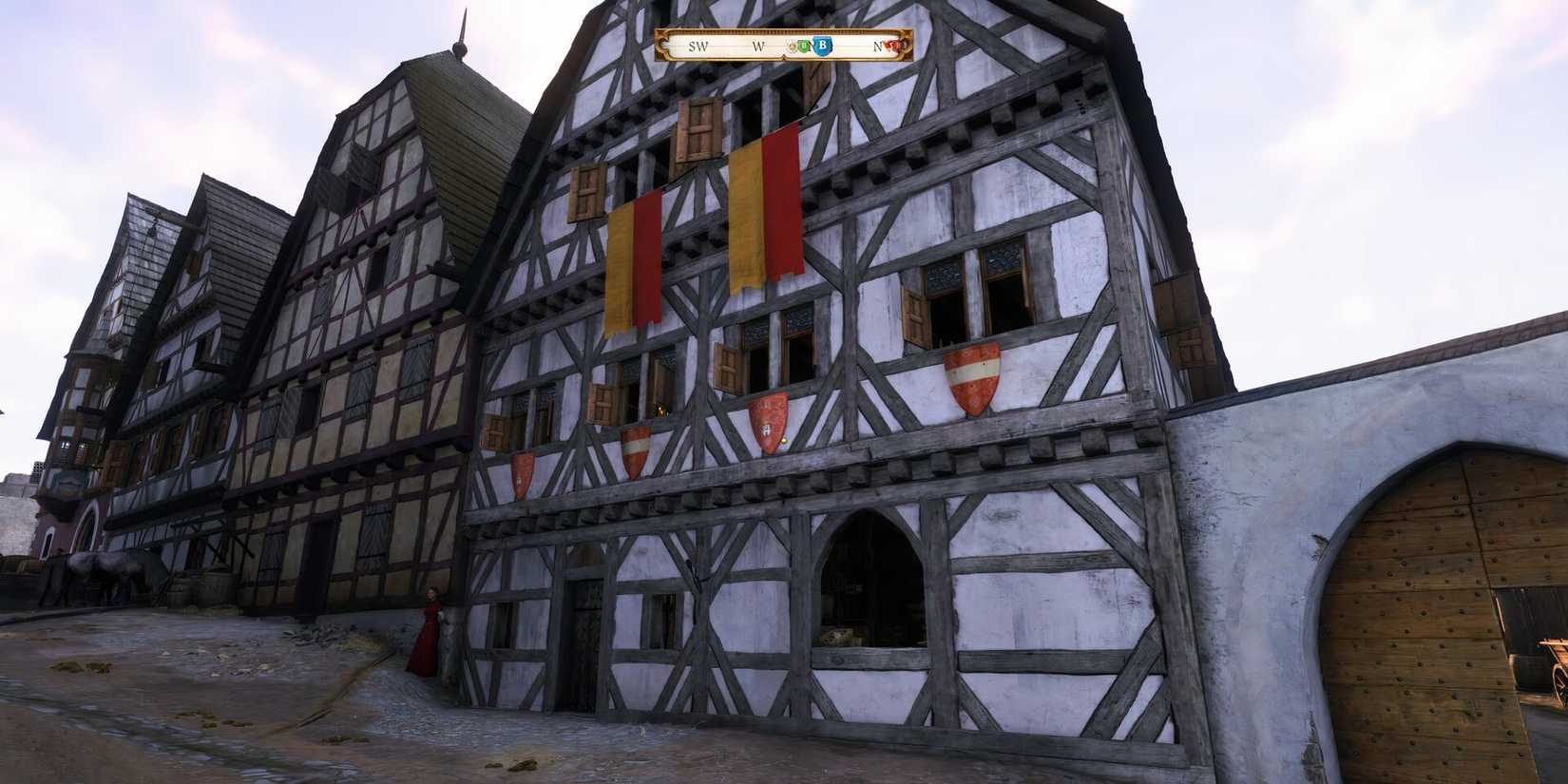The width and height of the screenshot is (1568, 784).
Task: Click the "W" label on the compass bar
Action: [x=760, y=45]
